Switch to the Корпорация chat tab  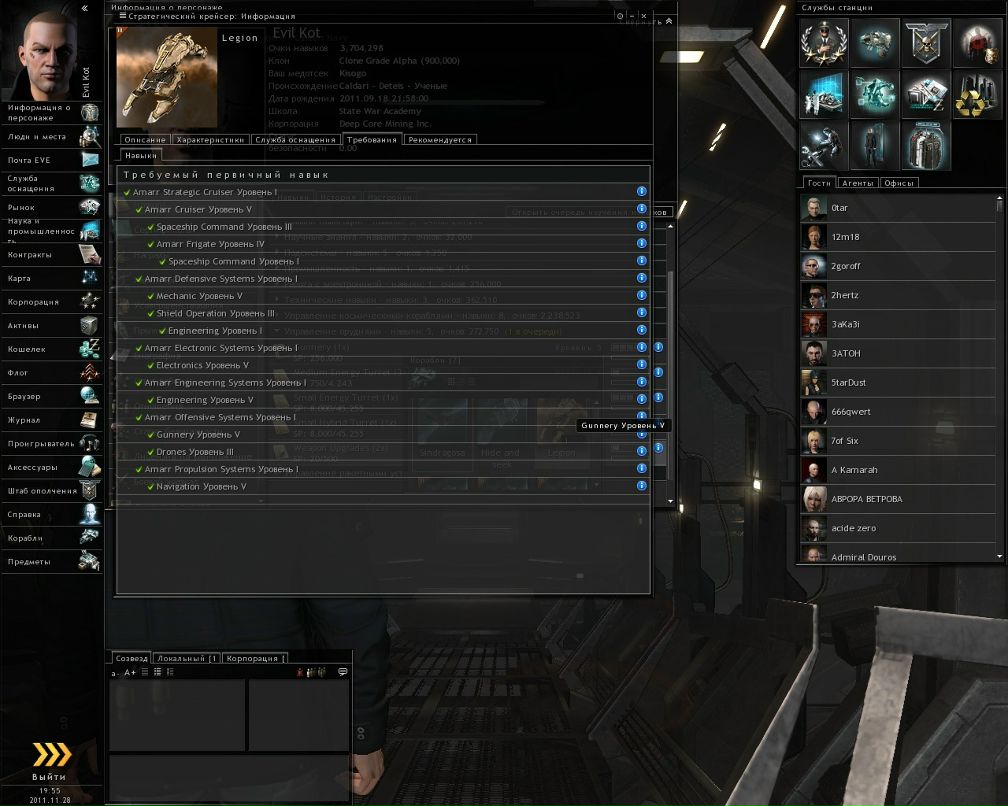[254, 659]
